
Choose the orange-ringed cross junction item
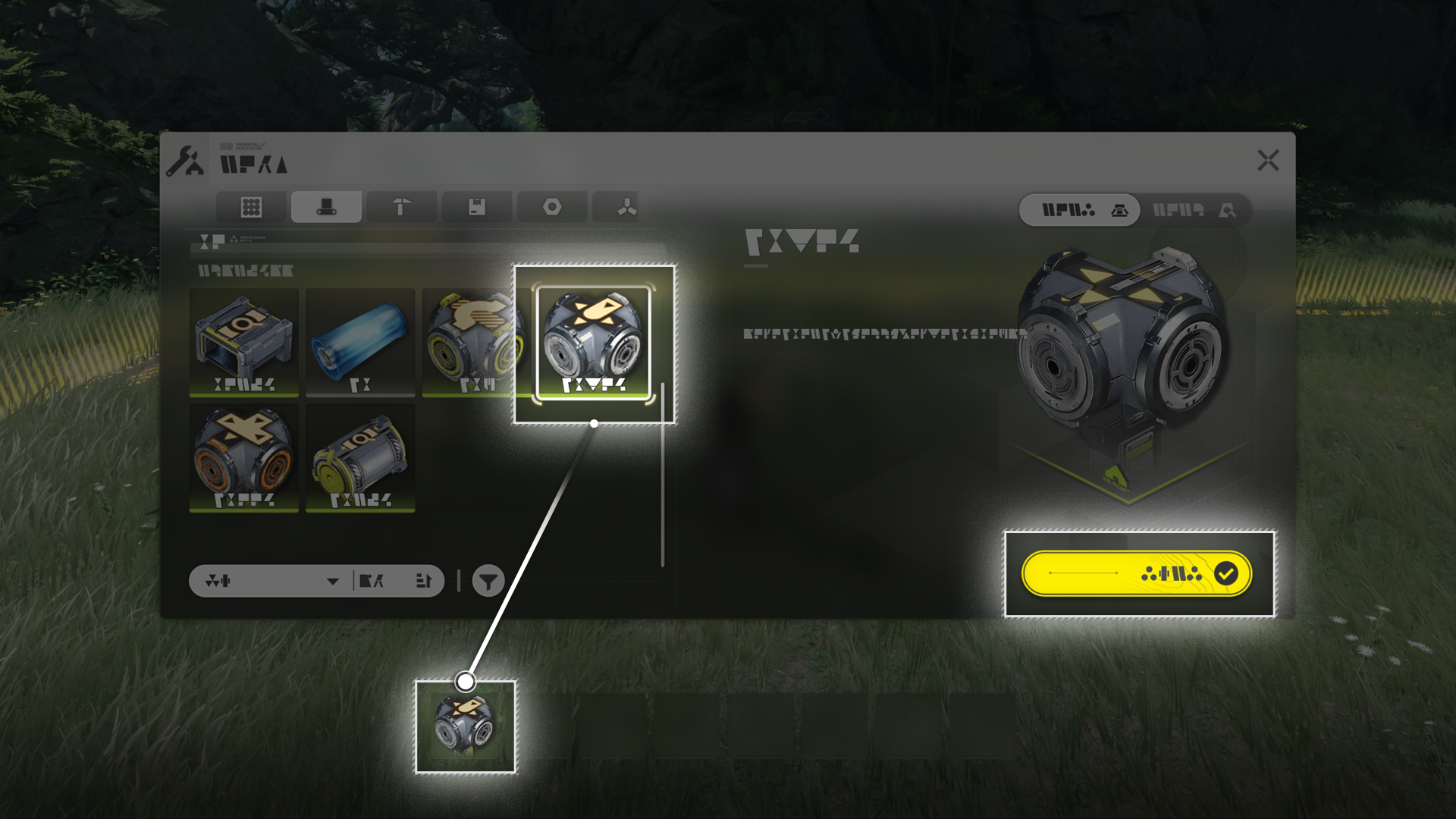[x=243, y=458]
